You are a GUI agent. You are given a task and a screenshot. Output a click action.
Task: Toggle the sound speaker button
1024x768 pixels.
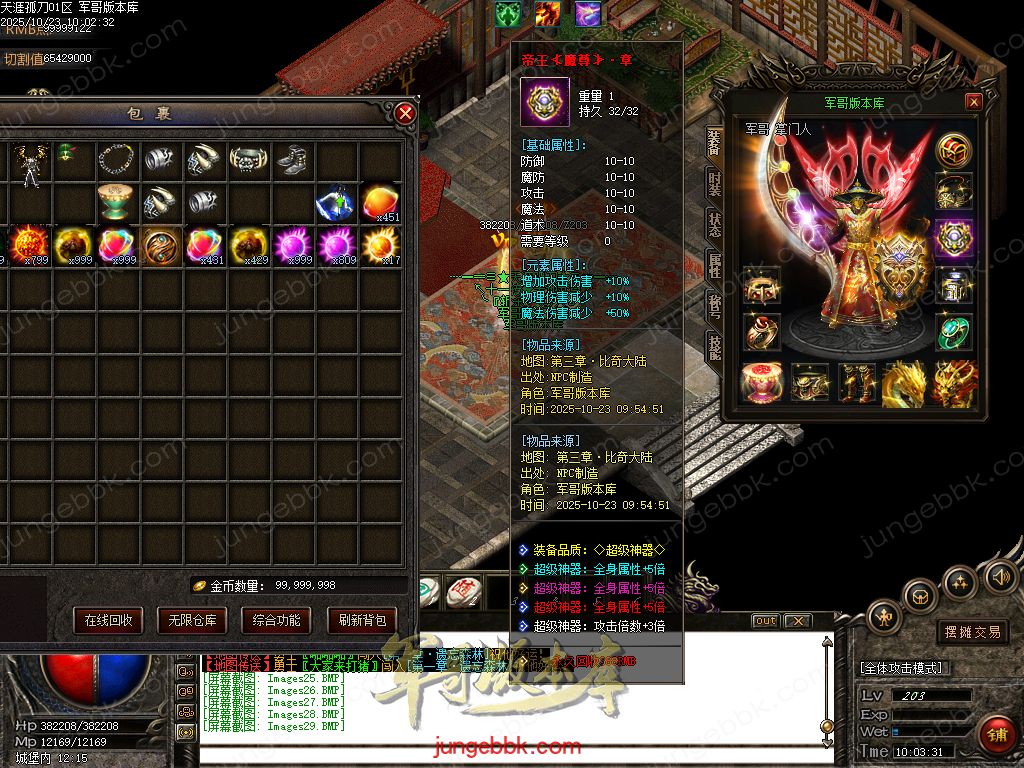pyautogui.click(x=999, y=577)
